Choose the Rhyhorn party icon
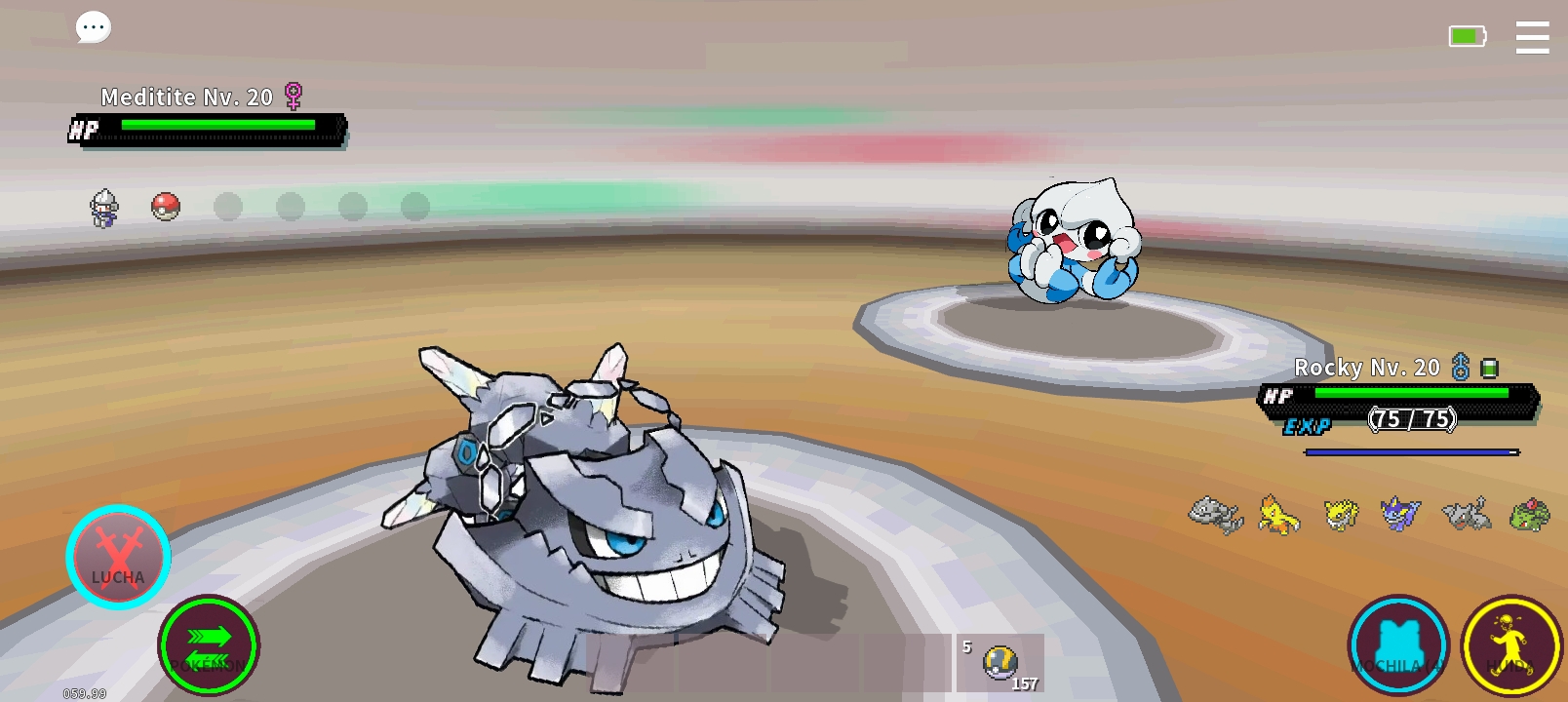This screenshot has height=702, width=1568. (x=1467, y=514)
